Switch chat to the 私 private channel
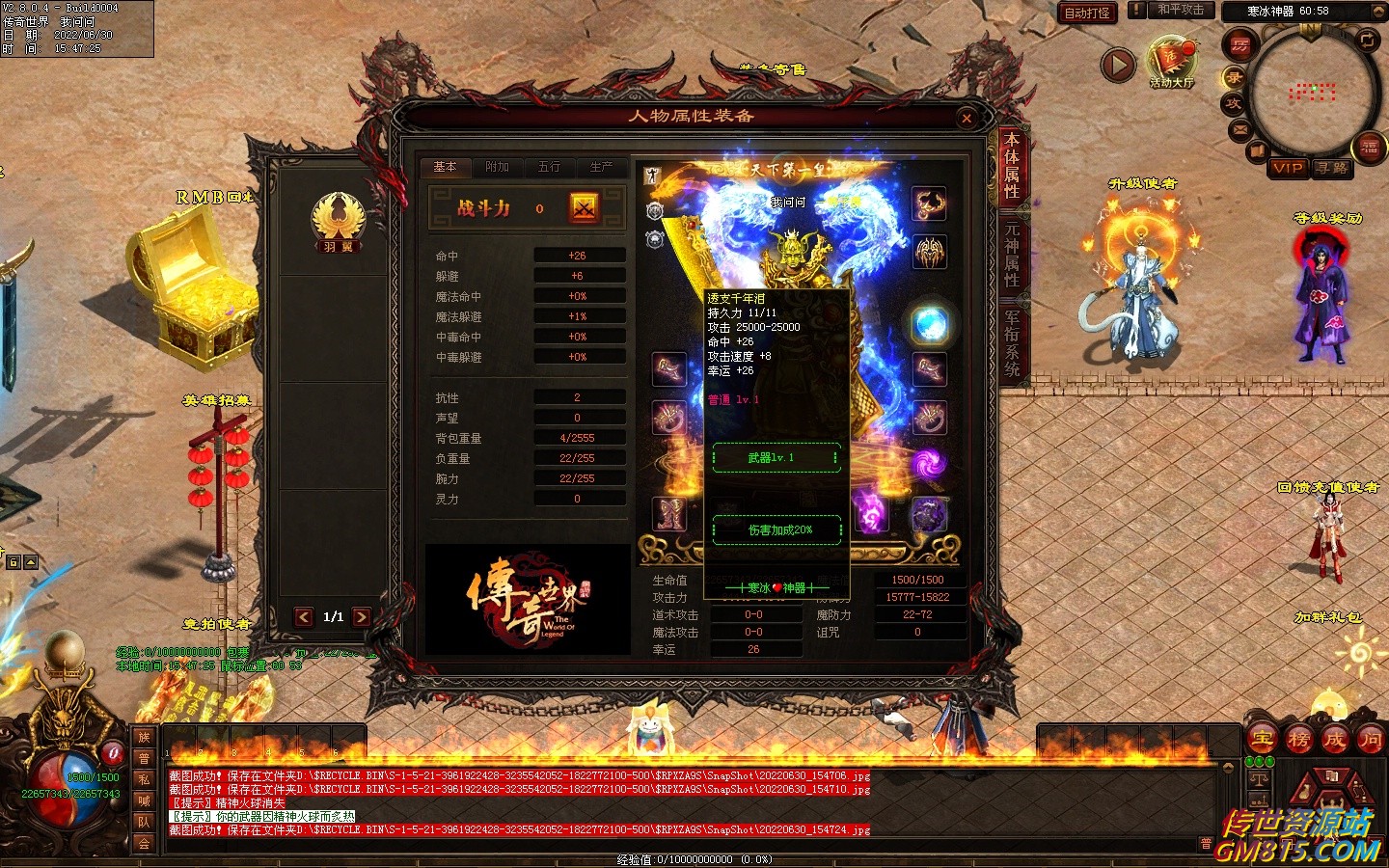This screenshot has width=1389, height=868. coord(144,779)
